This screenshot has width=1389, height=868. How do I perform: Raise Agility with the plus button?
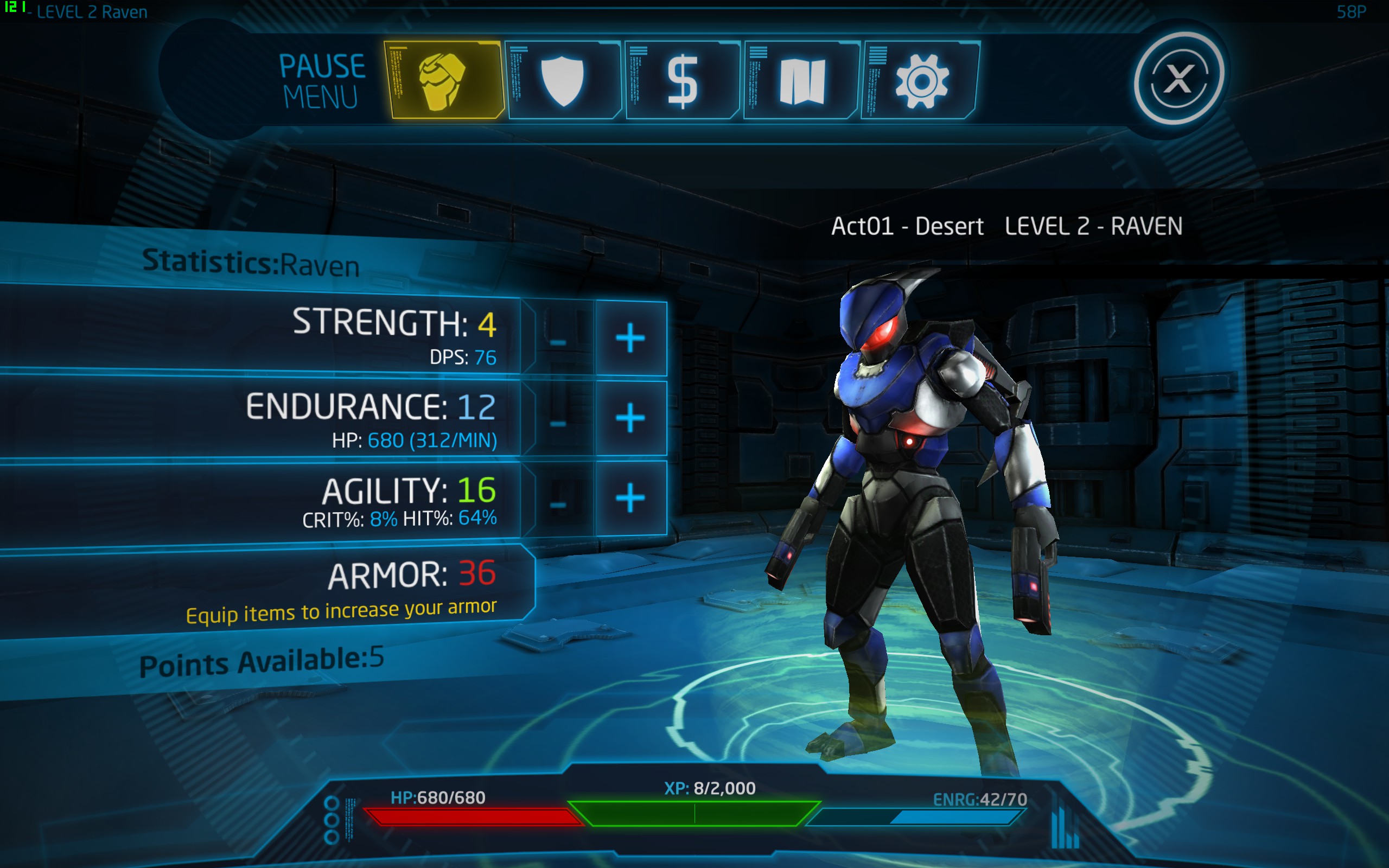pyautogui.click(x=630, y=497)
